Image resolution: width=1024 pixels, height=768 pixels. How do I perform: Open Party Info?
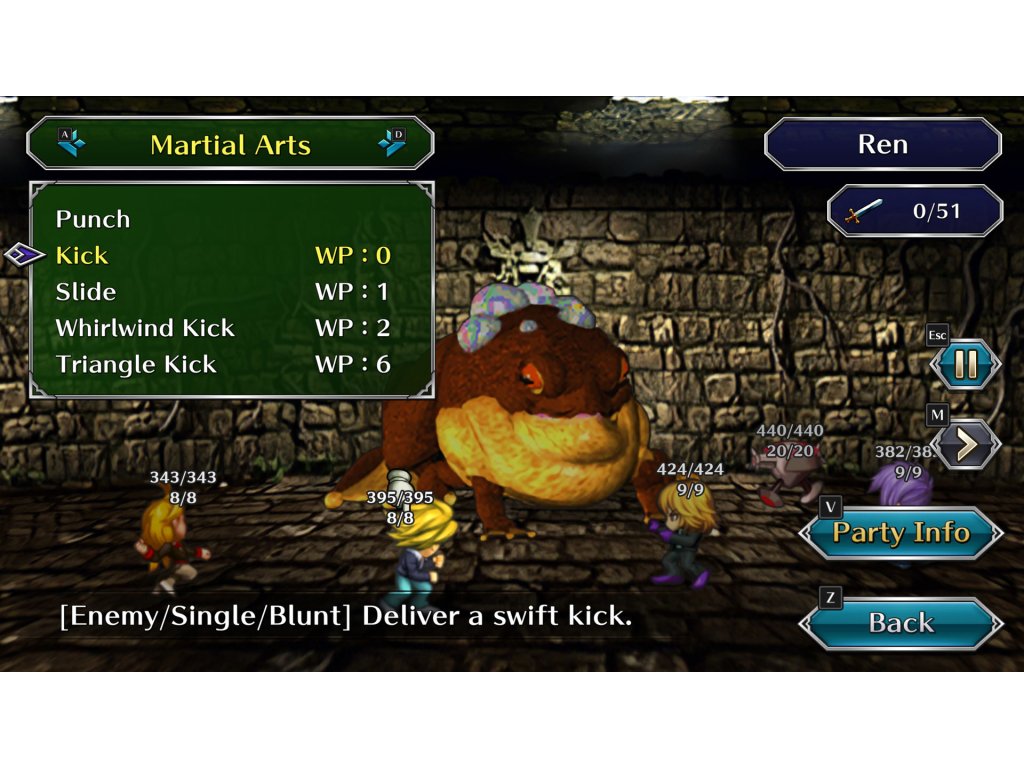901,533
